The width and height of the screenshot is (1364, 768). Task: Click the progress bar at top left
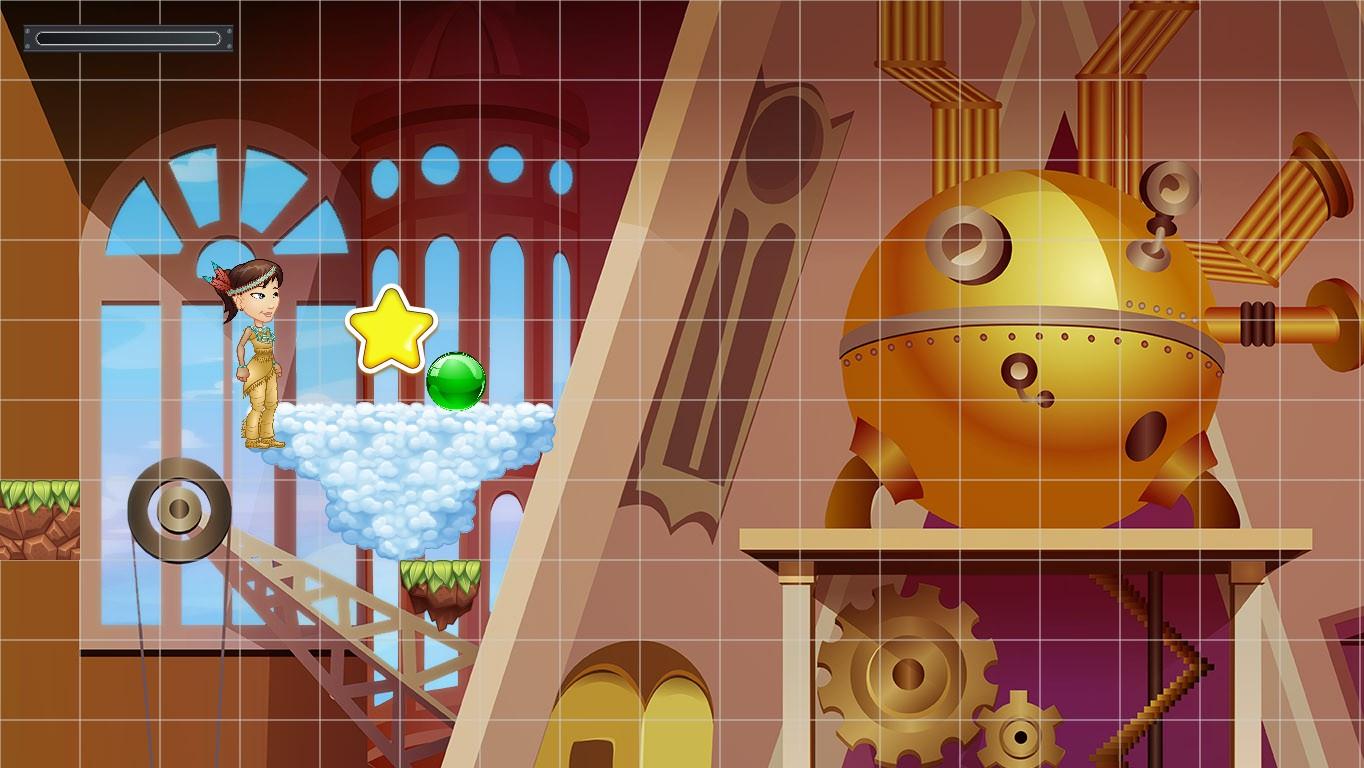pos(127,38)
